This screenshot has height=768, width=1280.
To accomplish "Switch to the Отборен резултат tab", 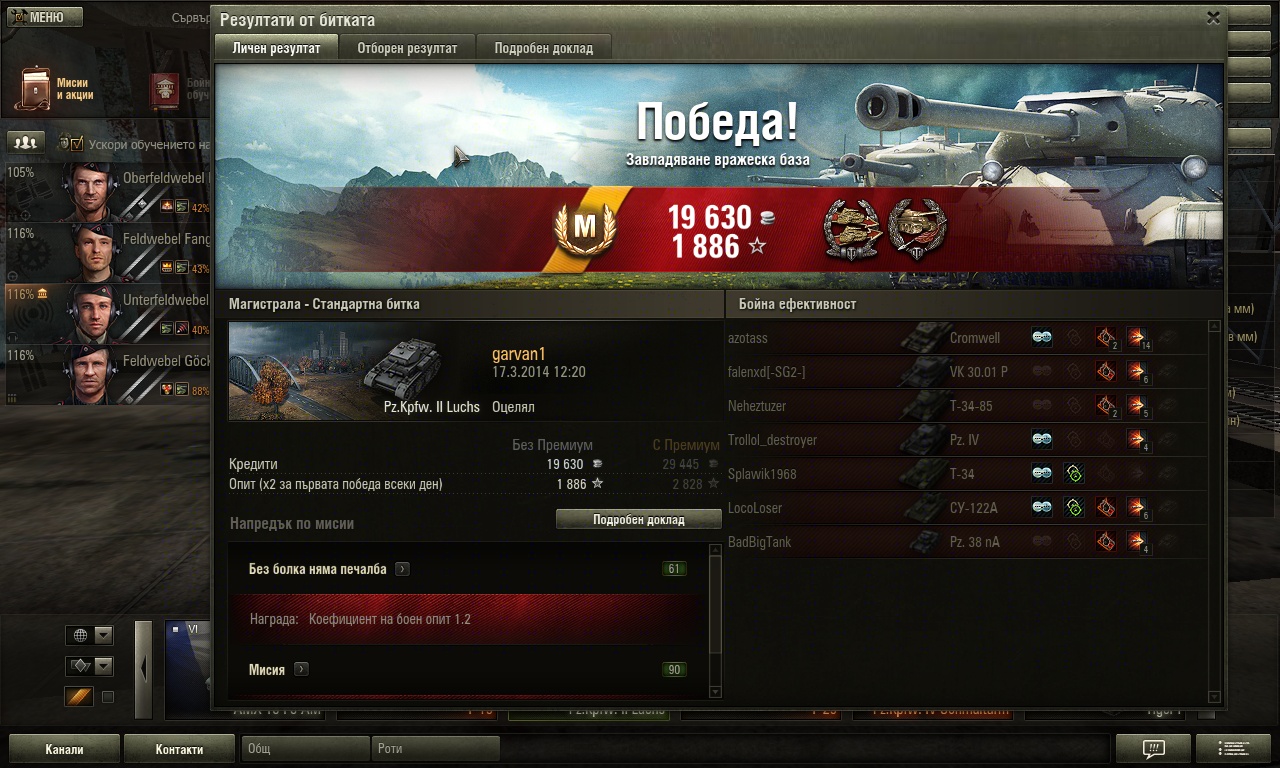I will tap(407, 48).
